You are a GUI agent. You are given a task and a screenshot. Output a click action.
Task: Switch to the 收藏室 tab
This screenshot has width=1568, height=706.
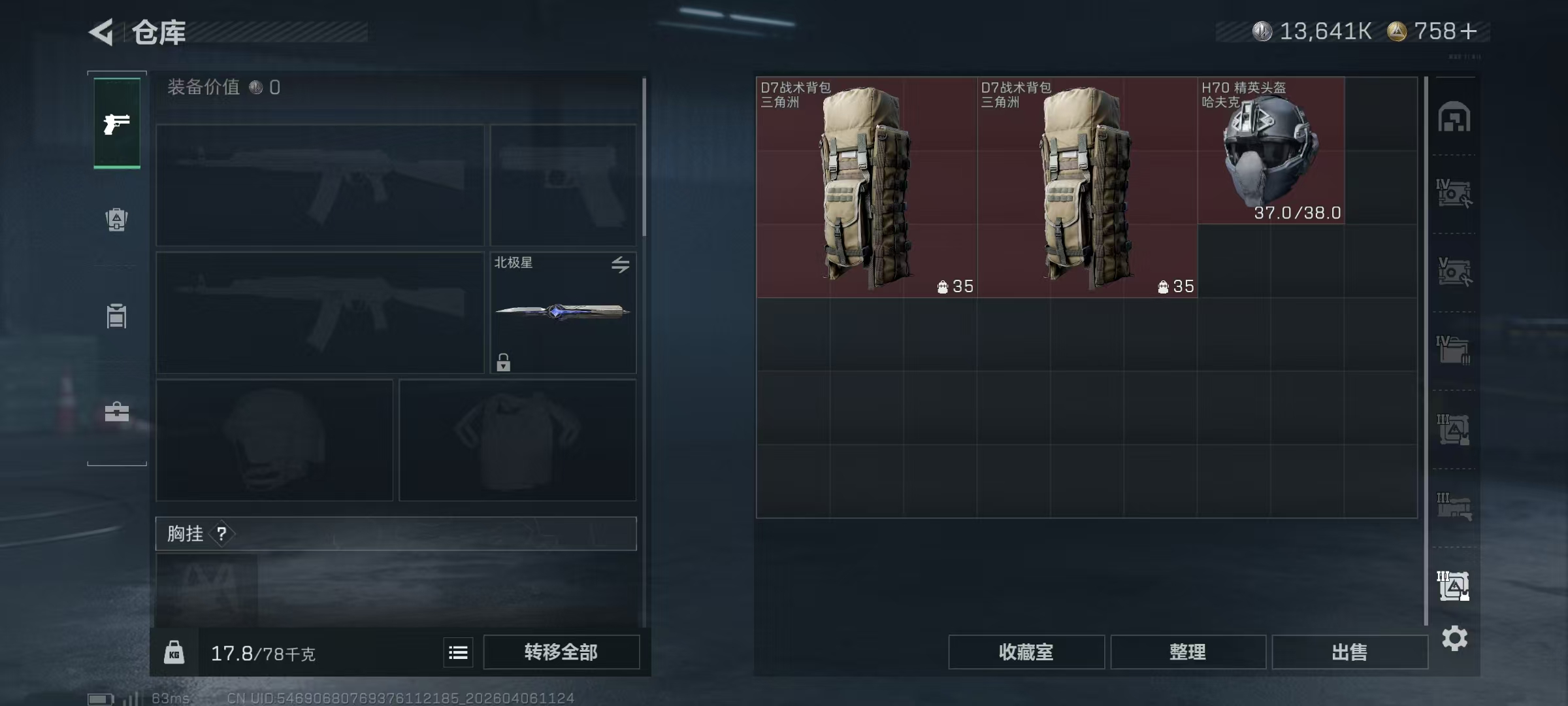tap(1026, 652)
